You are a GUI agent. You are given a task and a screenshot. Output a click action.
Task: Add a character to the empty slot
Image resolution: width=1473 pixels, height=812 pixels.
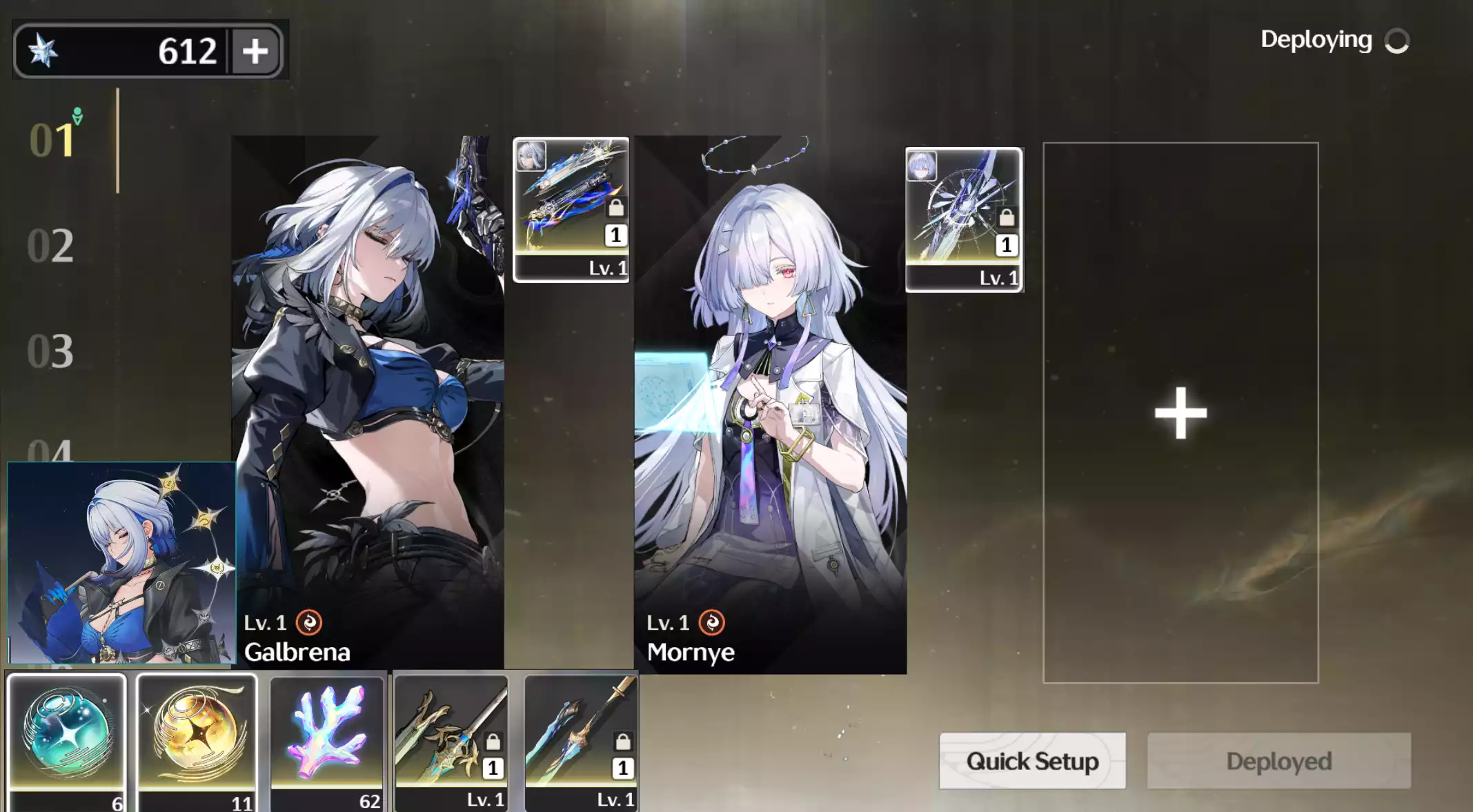point(1180,413)
